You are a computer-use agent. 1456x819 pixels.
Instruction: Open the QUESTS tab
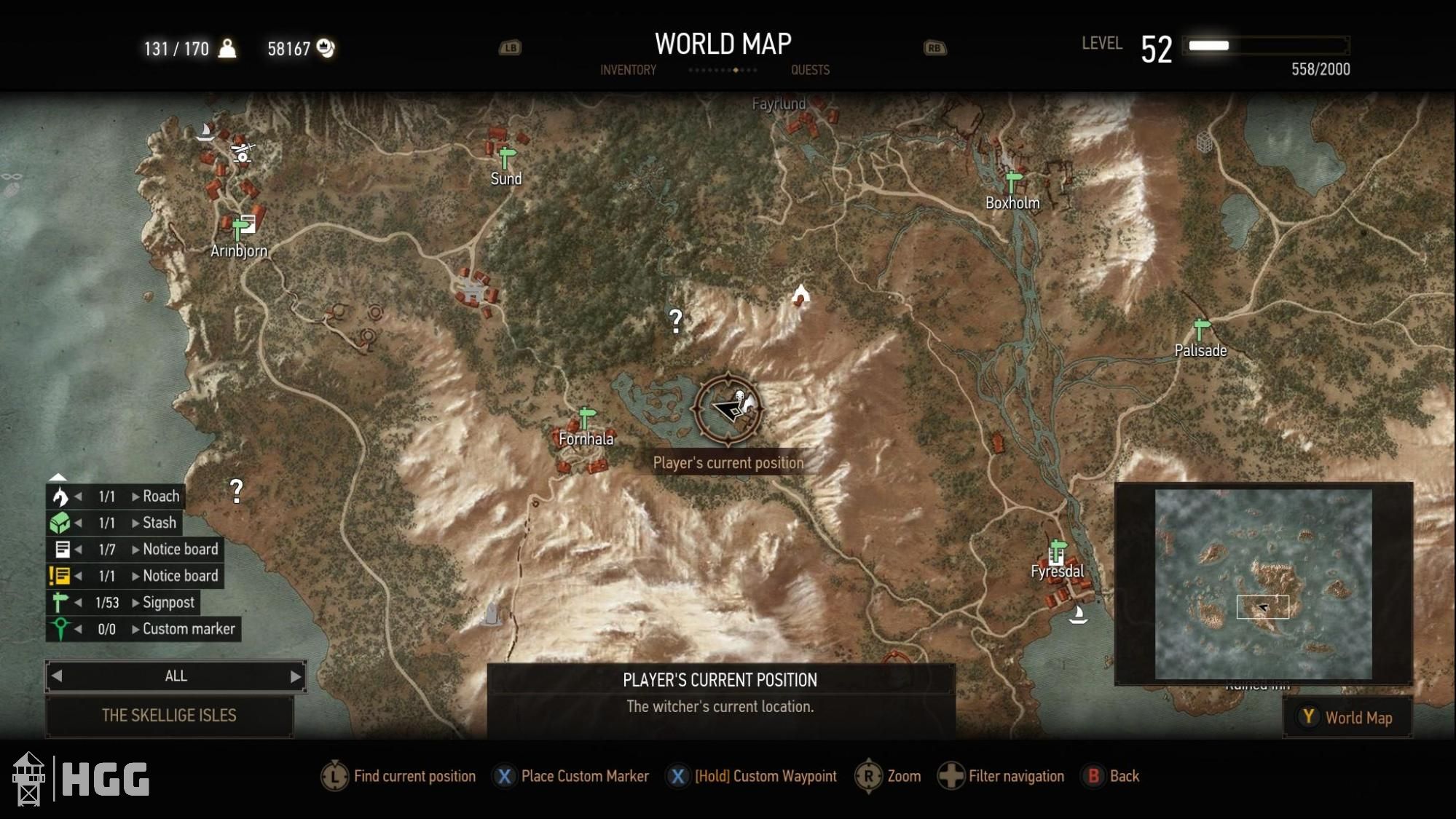pos(810,70)
